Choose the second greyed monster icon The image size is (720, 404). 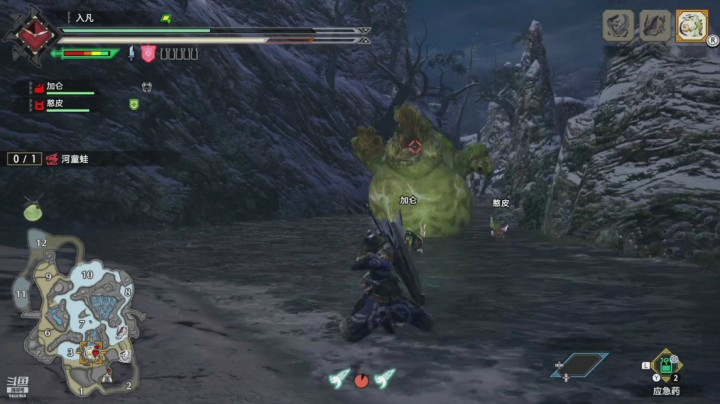(x=655, y=25)
